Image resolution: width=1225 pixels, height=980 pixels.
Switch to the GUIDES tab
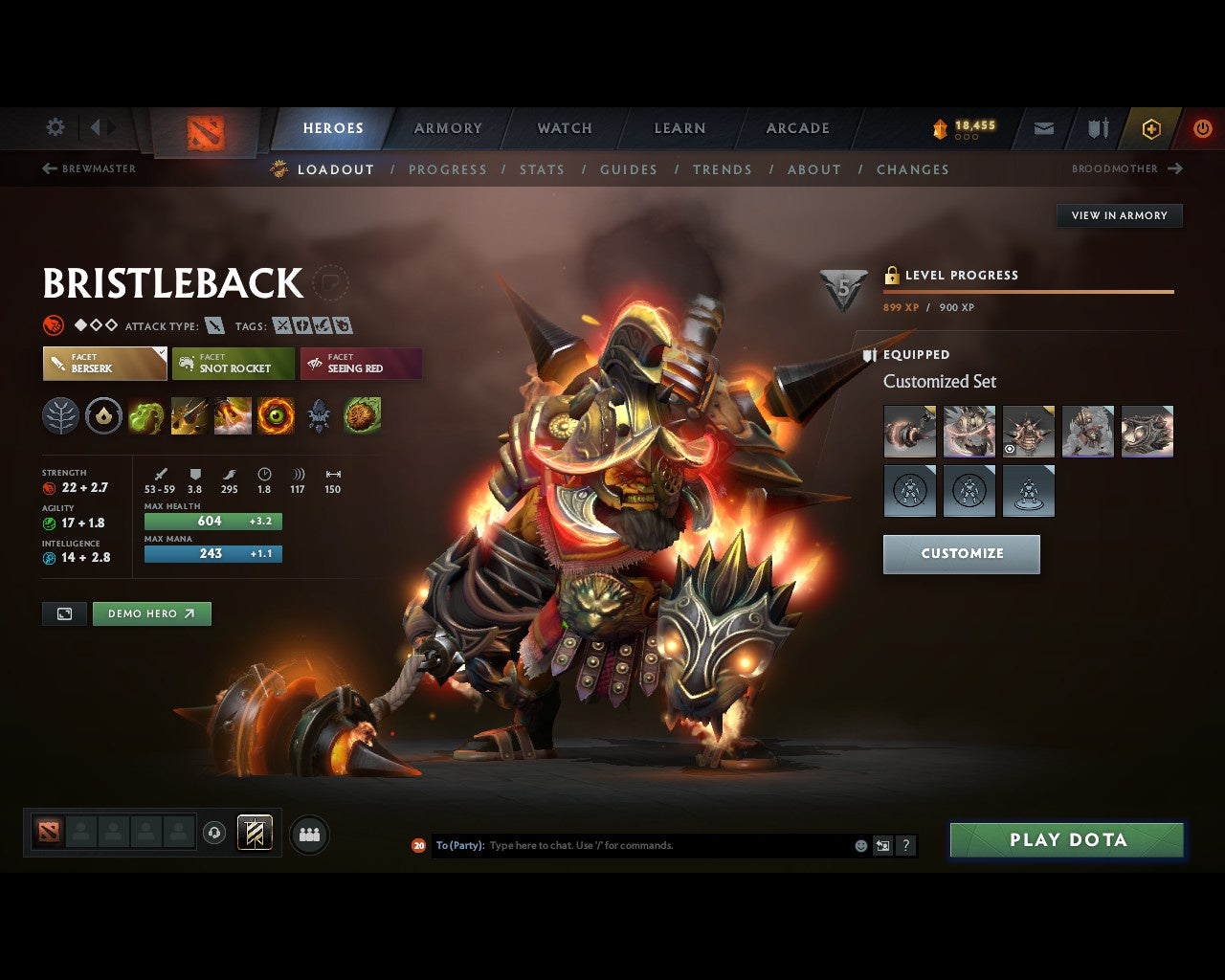(628, 169)
